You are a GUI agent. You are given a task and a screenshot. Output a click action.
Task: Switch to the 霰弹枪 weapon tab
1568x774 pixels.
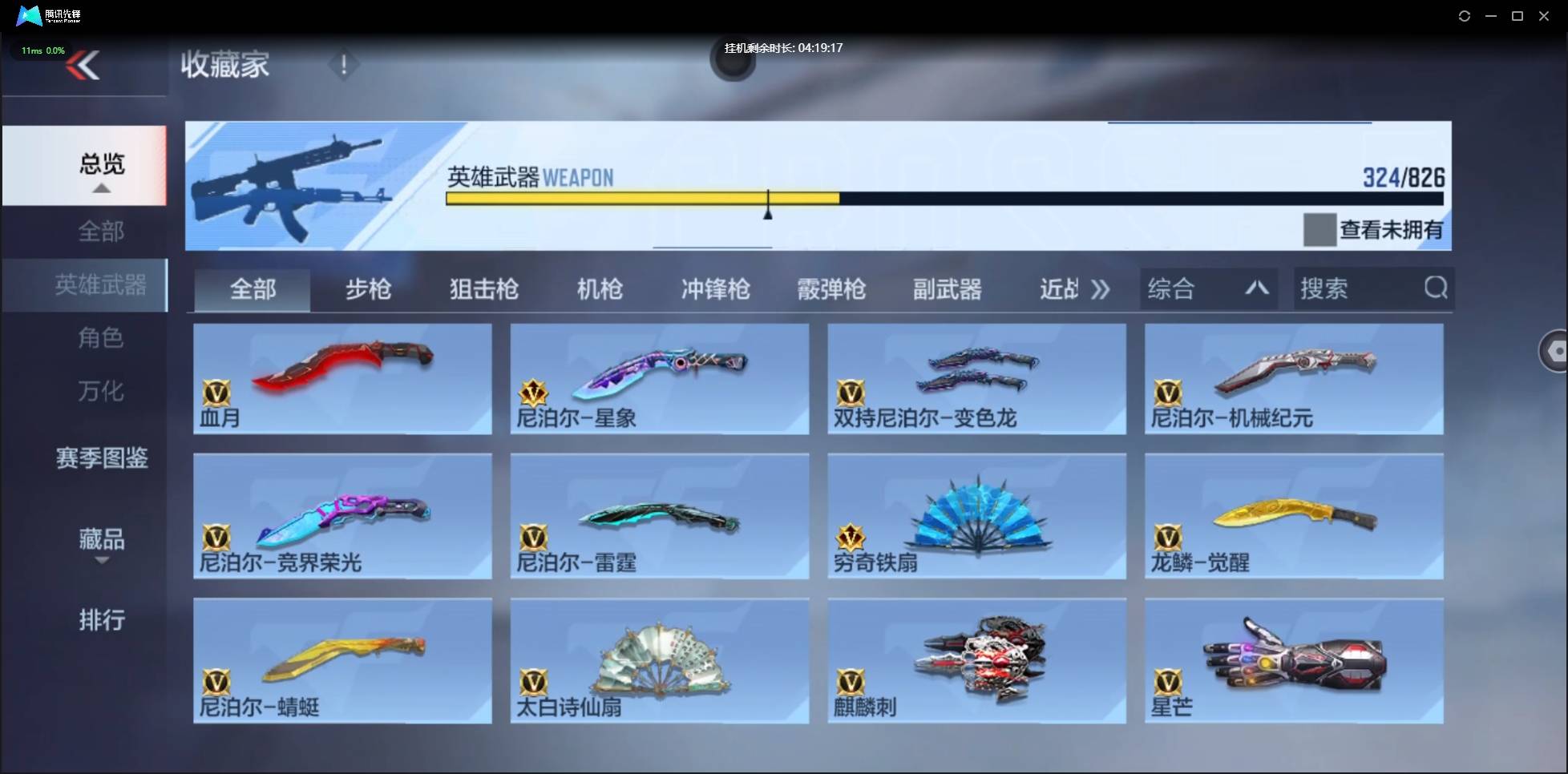831,289
